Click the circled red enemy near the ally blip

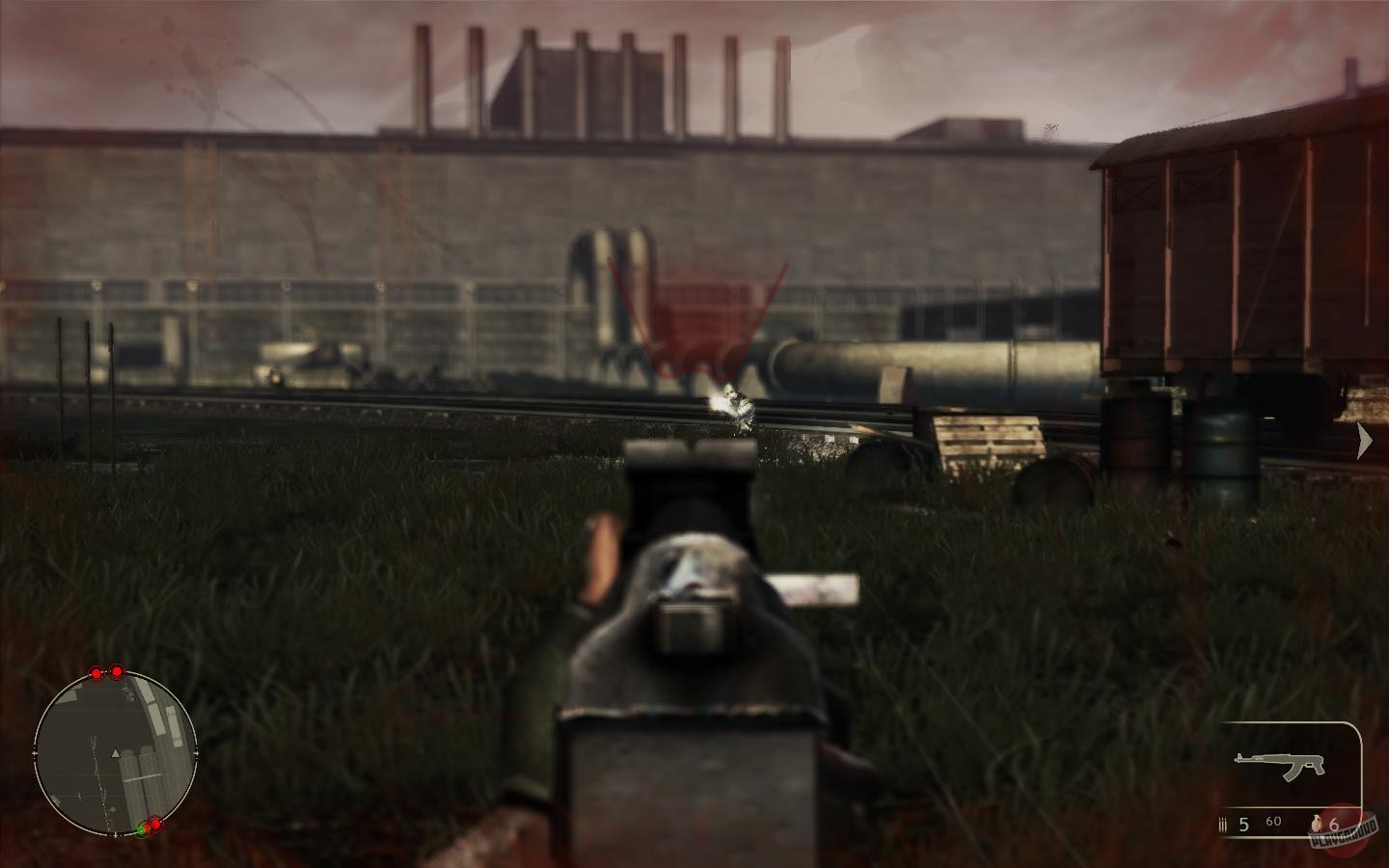155,825
